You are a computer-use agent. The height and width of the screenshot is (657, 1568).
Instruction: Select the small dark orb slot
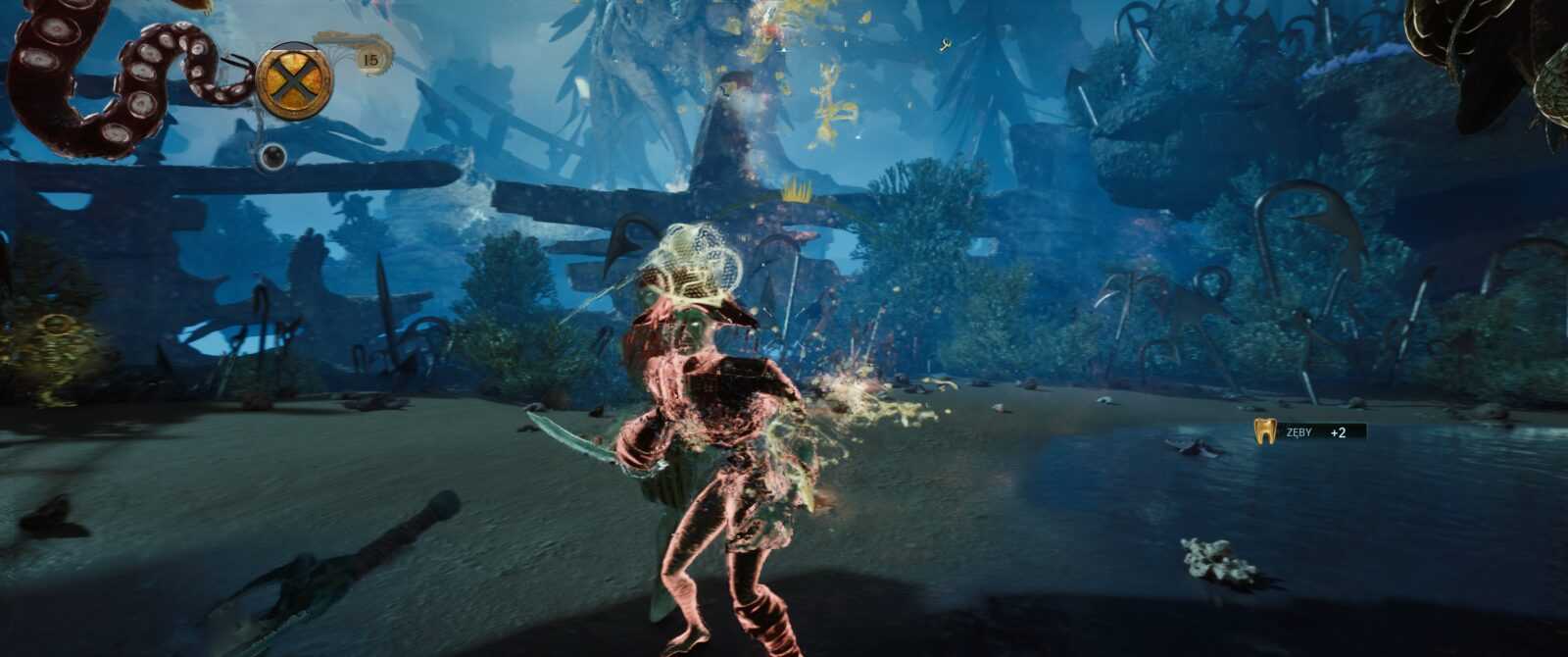[272, 156]
